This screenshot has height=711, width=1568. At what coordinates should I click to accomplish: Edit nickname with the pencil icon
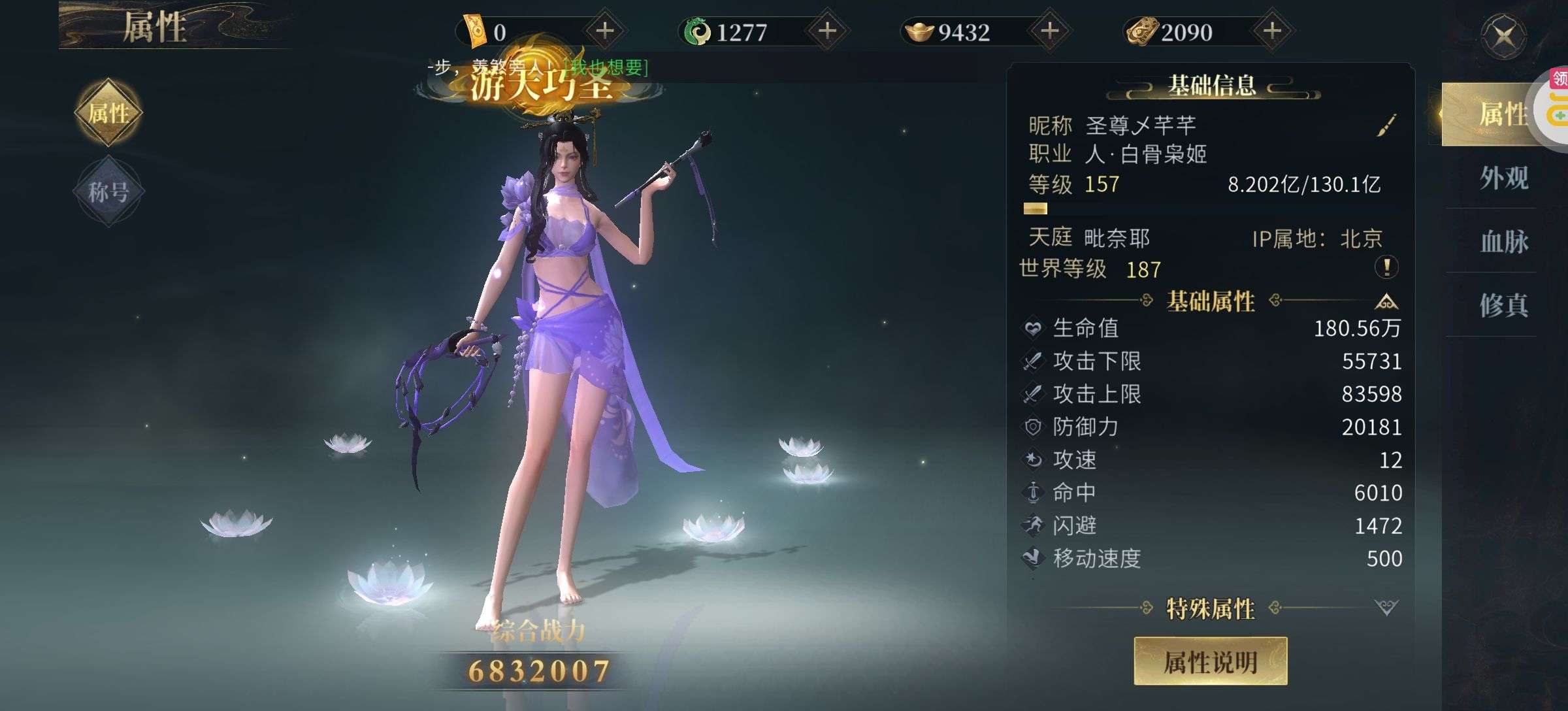1386,125
